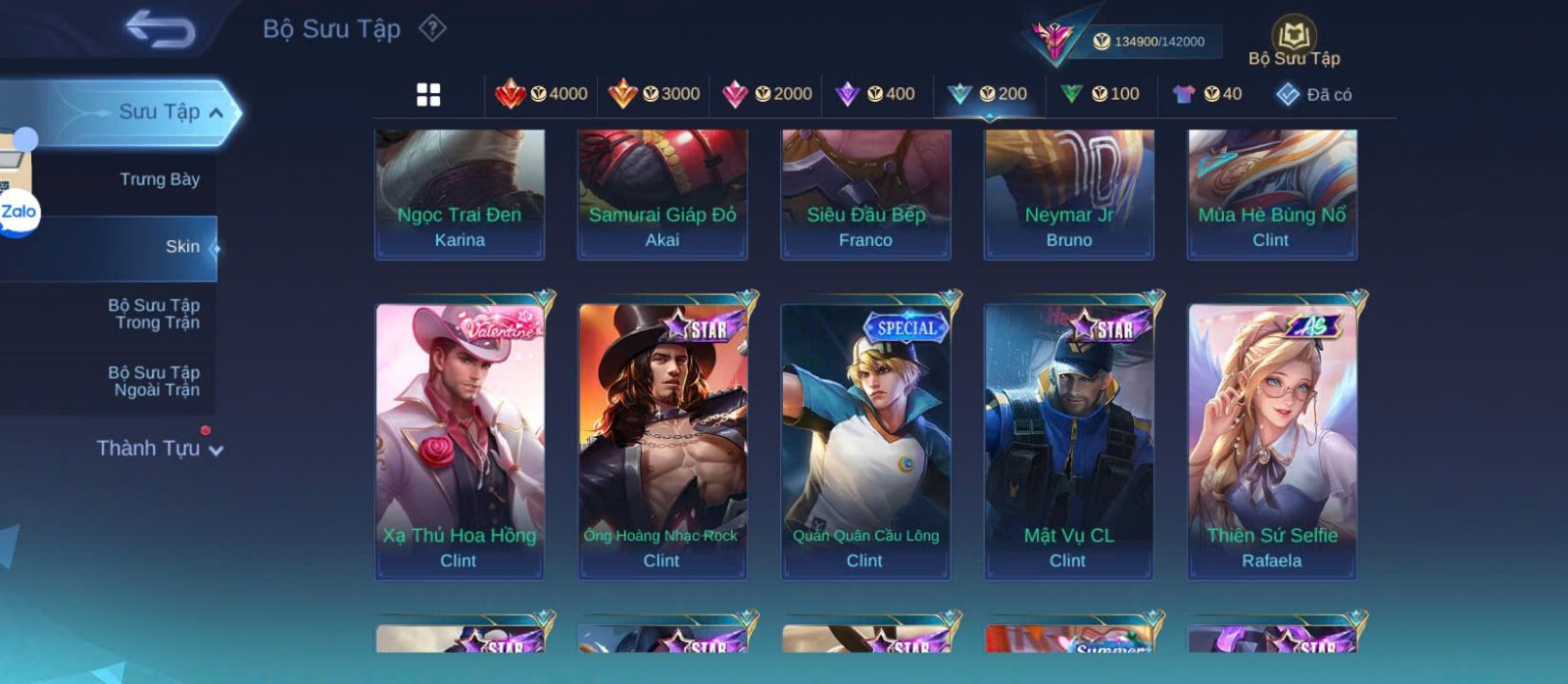Switch to the 4000 points tier tab

[x=542, y=94]
